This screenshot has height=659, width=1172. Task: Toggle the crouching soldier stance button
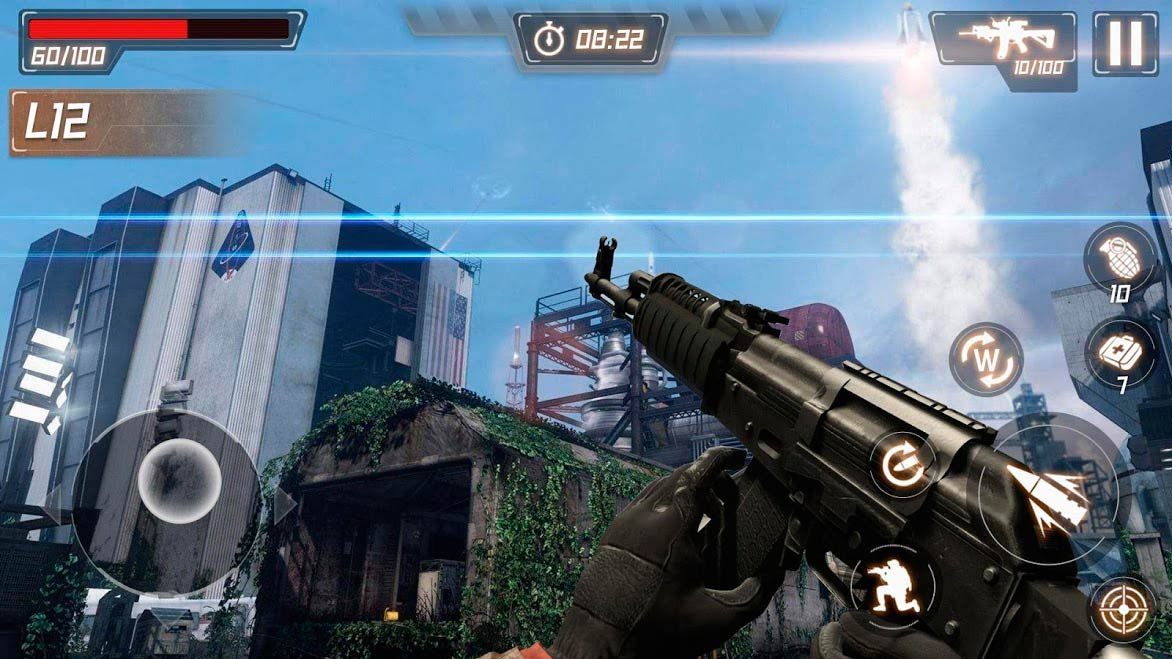(x=893, y=585)
